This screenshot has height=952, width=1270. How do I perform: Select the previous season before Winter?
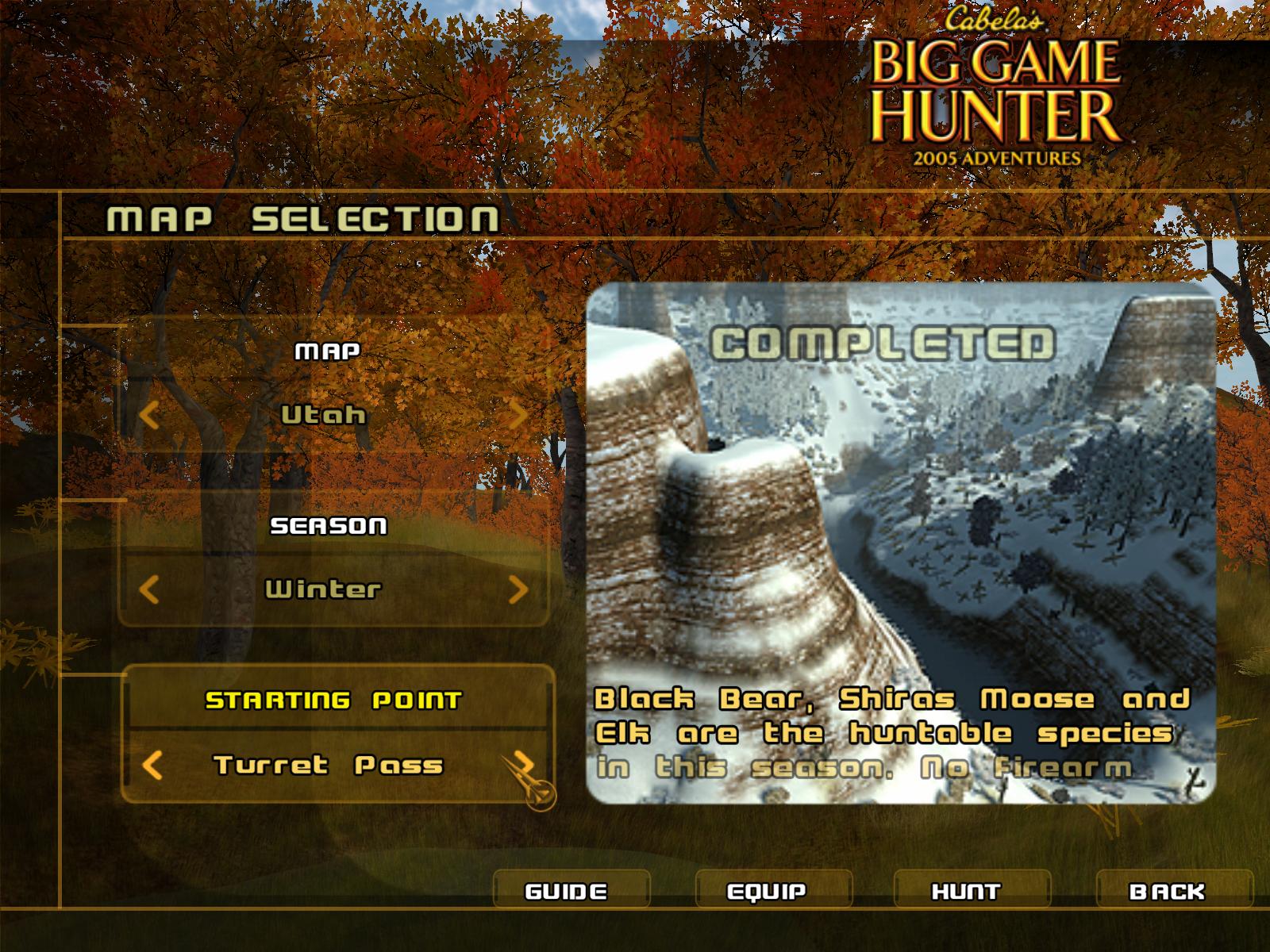click(x=150, y=589)
